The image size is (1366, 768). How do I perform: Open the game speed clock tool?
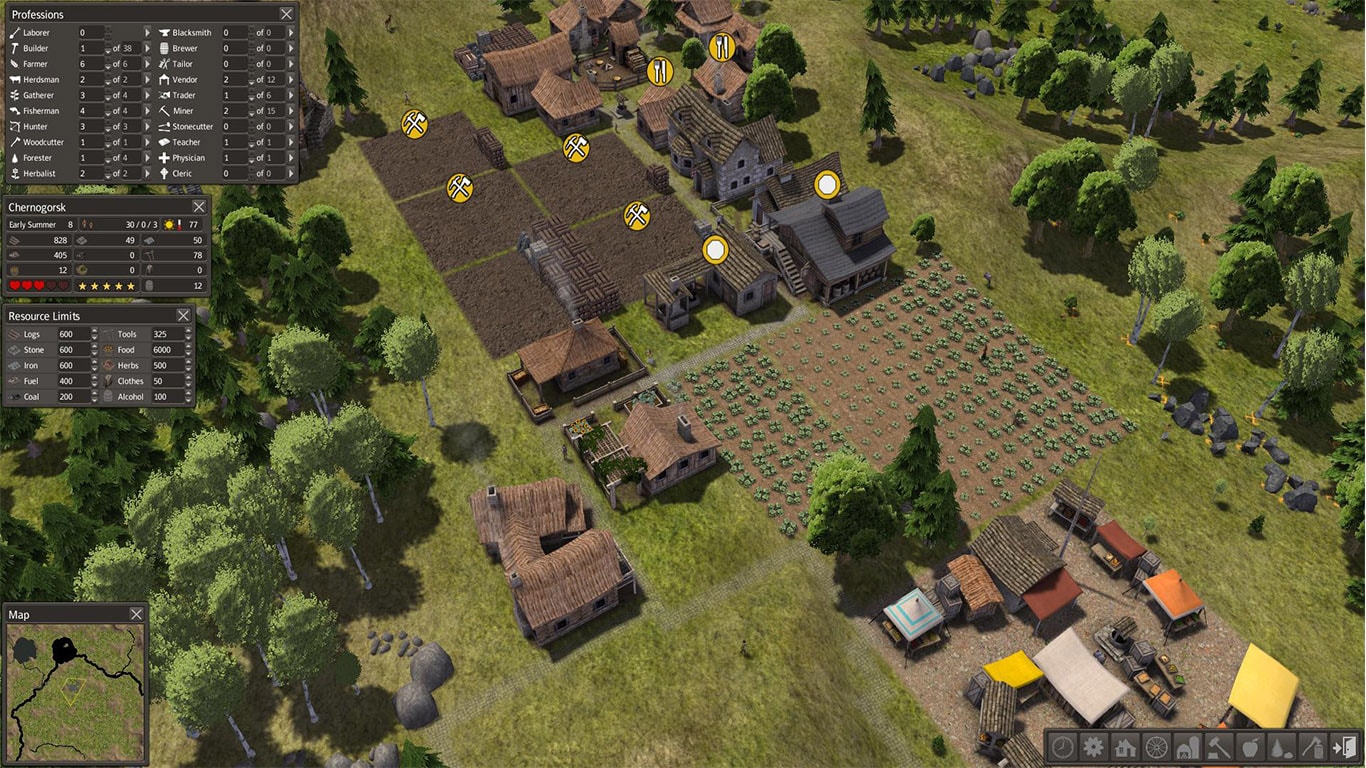click(x=1064, y=746)
